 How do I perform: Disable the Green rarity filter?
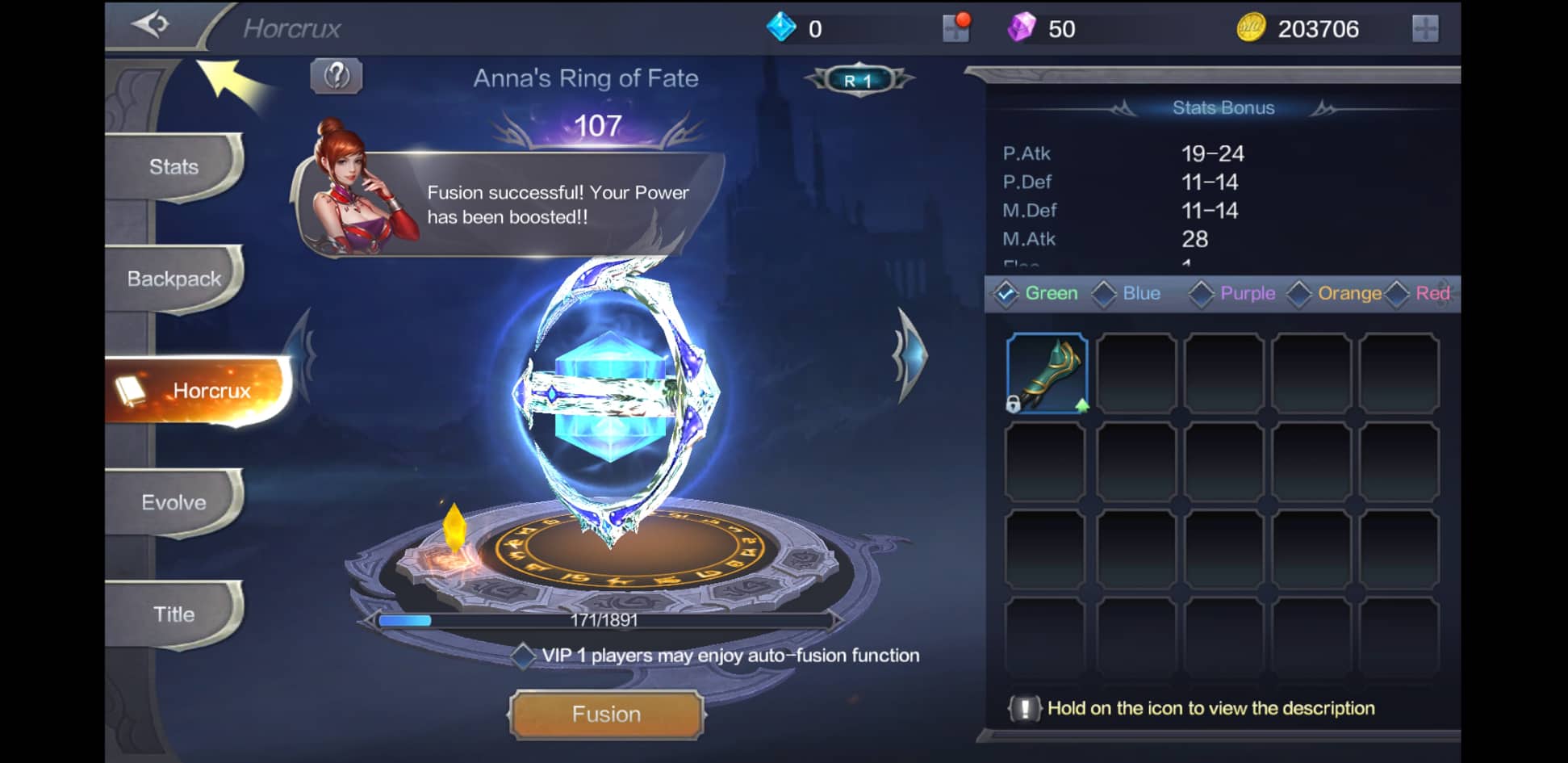(1006, 295)
